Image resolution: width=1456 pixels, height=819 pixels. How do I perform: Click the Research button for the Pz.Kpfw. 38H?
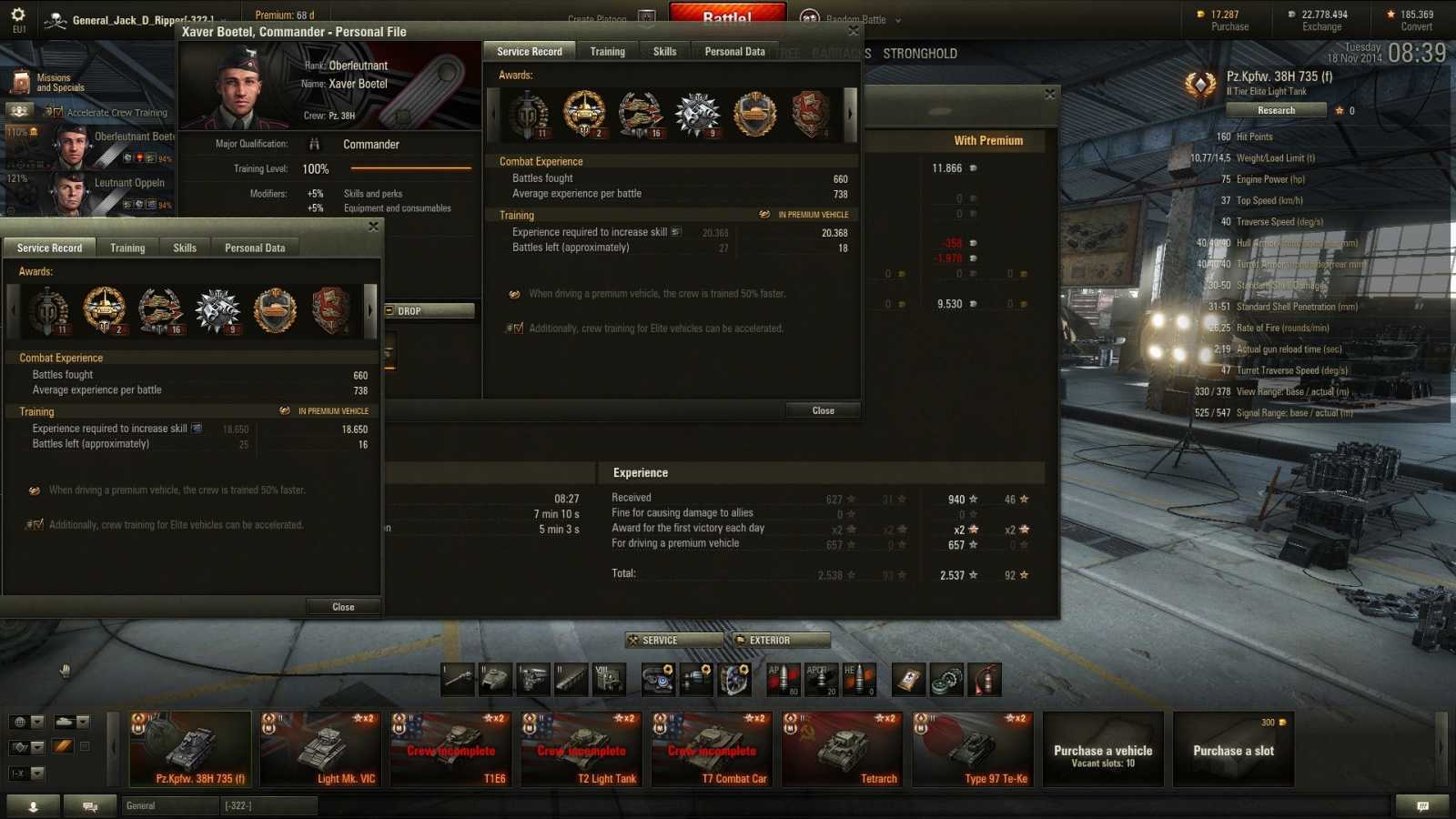(1276, 109)
